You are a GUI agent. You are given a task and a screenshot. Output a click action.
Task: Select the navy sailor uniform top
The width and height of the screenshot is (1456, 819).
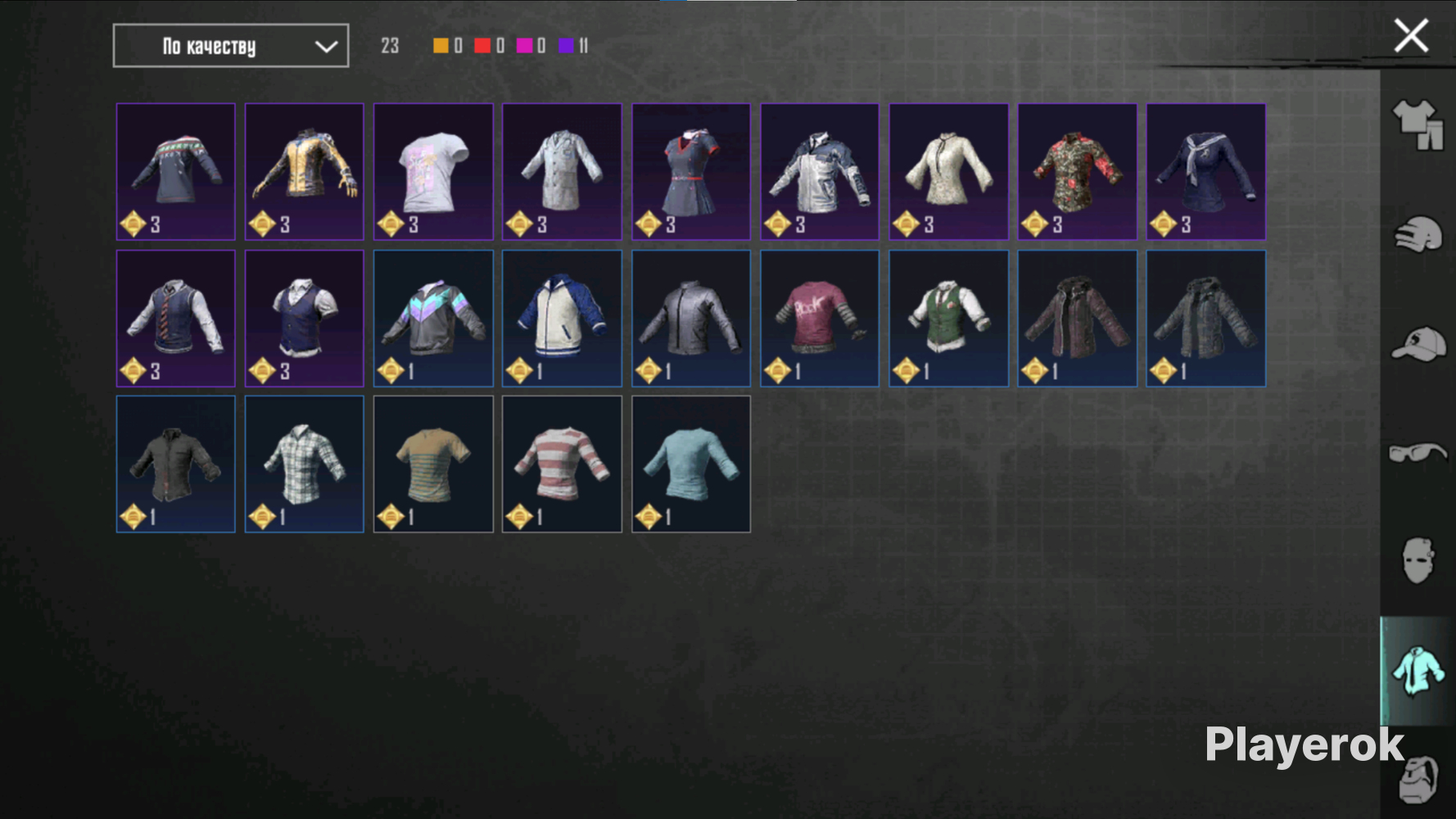1205,171
